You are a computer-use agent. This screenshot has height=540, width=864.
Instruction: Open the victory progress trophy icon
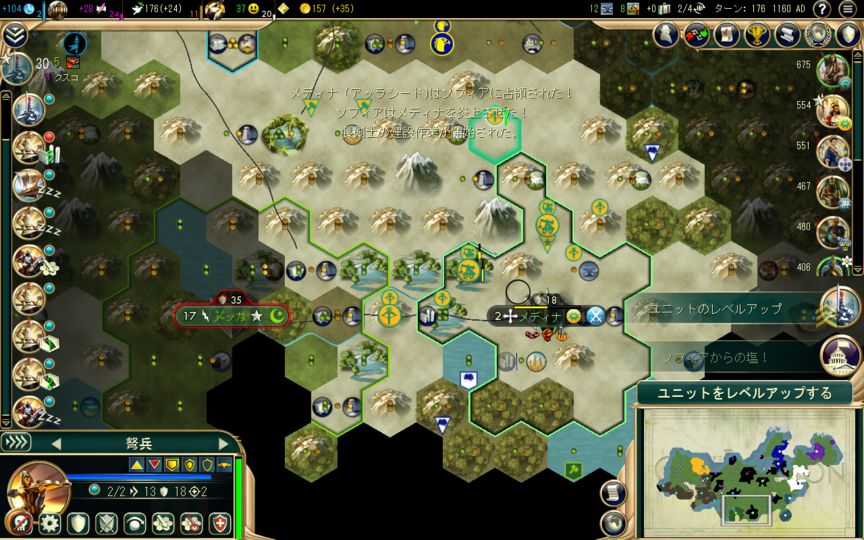(755, 35)
